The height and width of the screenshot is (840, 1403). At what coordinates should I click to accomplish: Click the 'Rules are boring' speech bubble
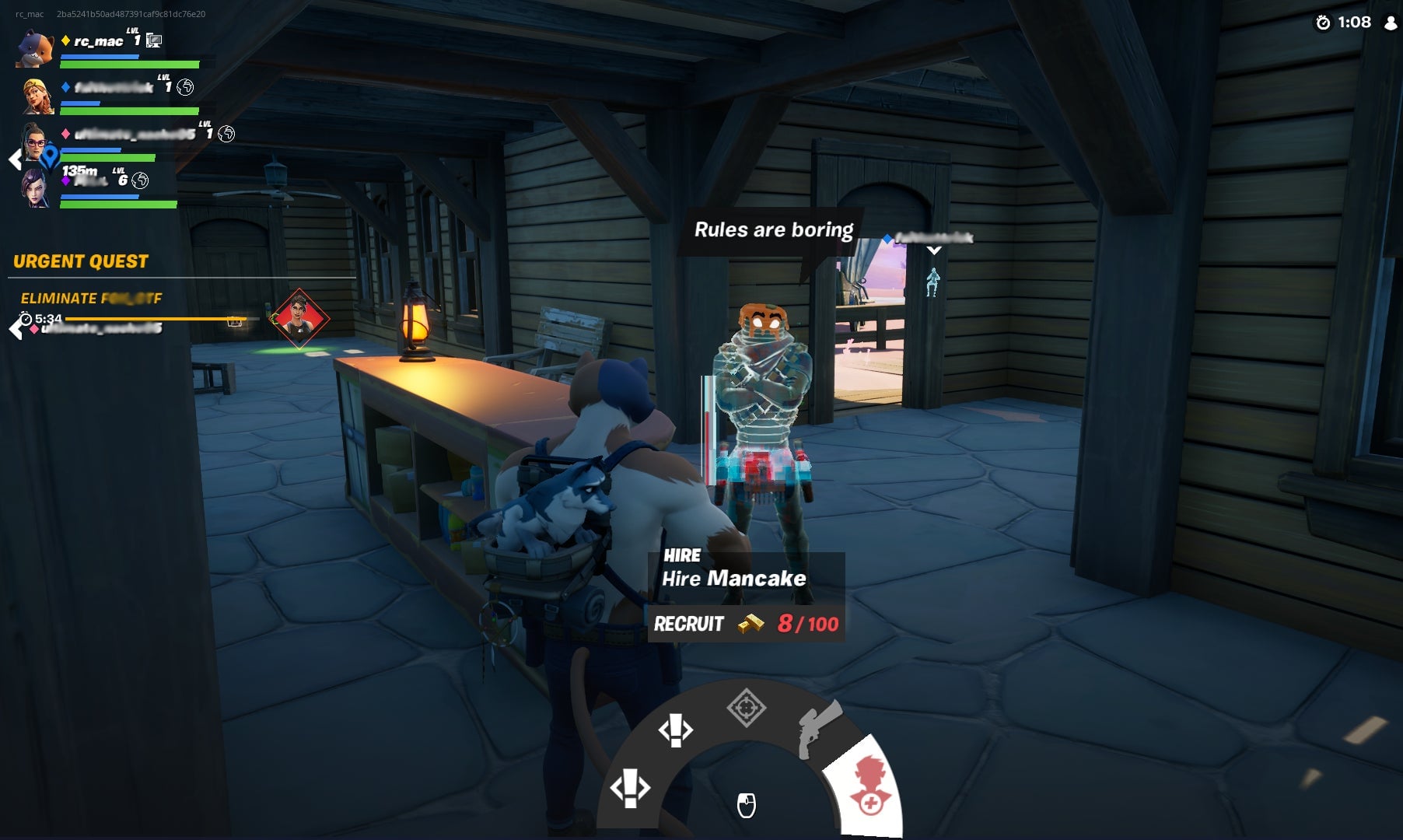(774, 230)
